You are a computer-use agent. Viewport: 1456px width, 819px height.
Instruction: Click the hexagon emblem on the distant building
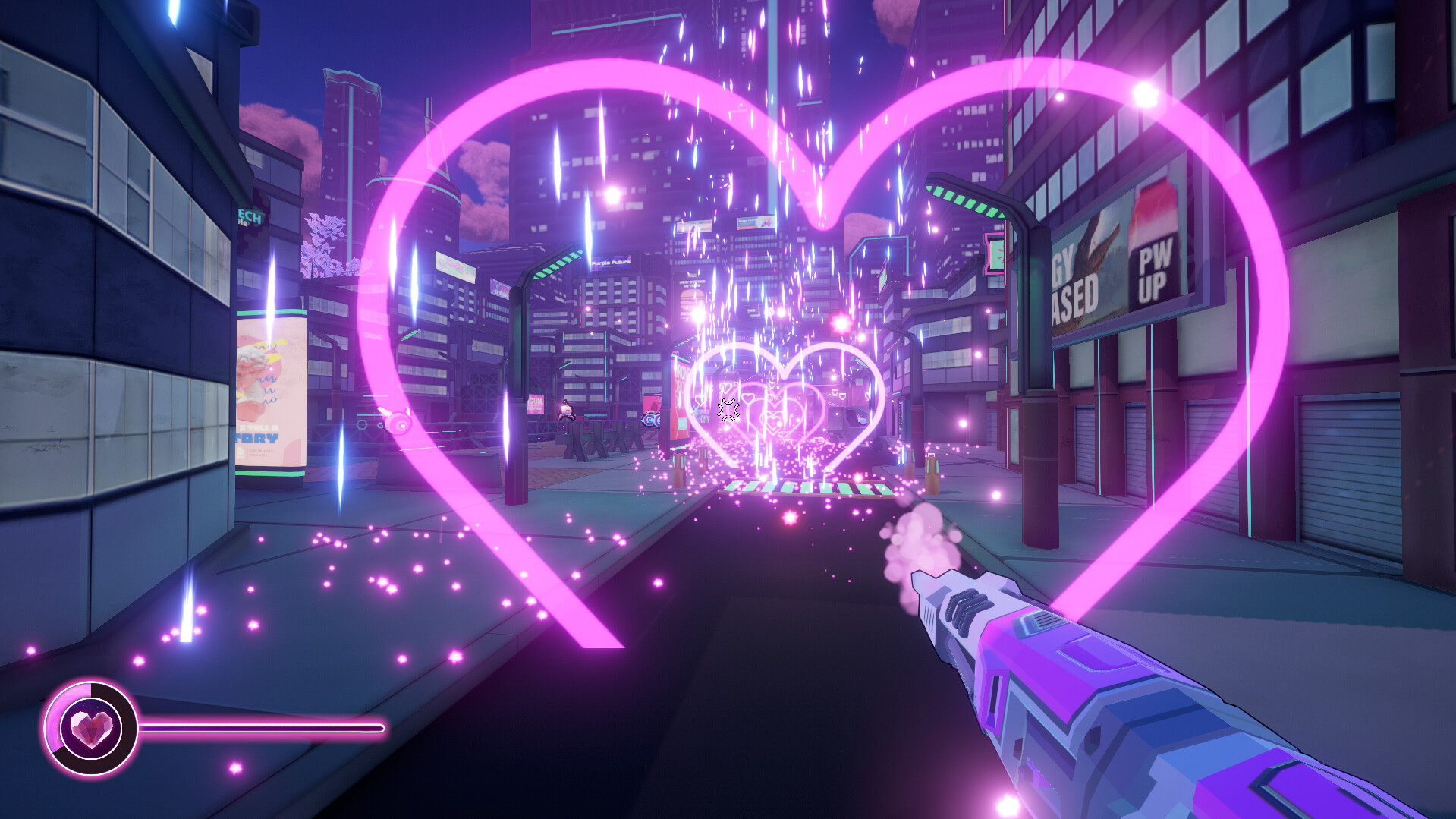click(361, 424)
